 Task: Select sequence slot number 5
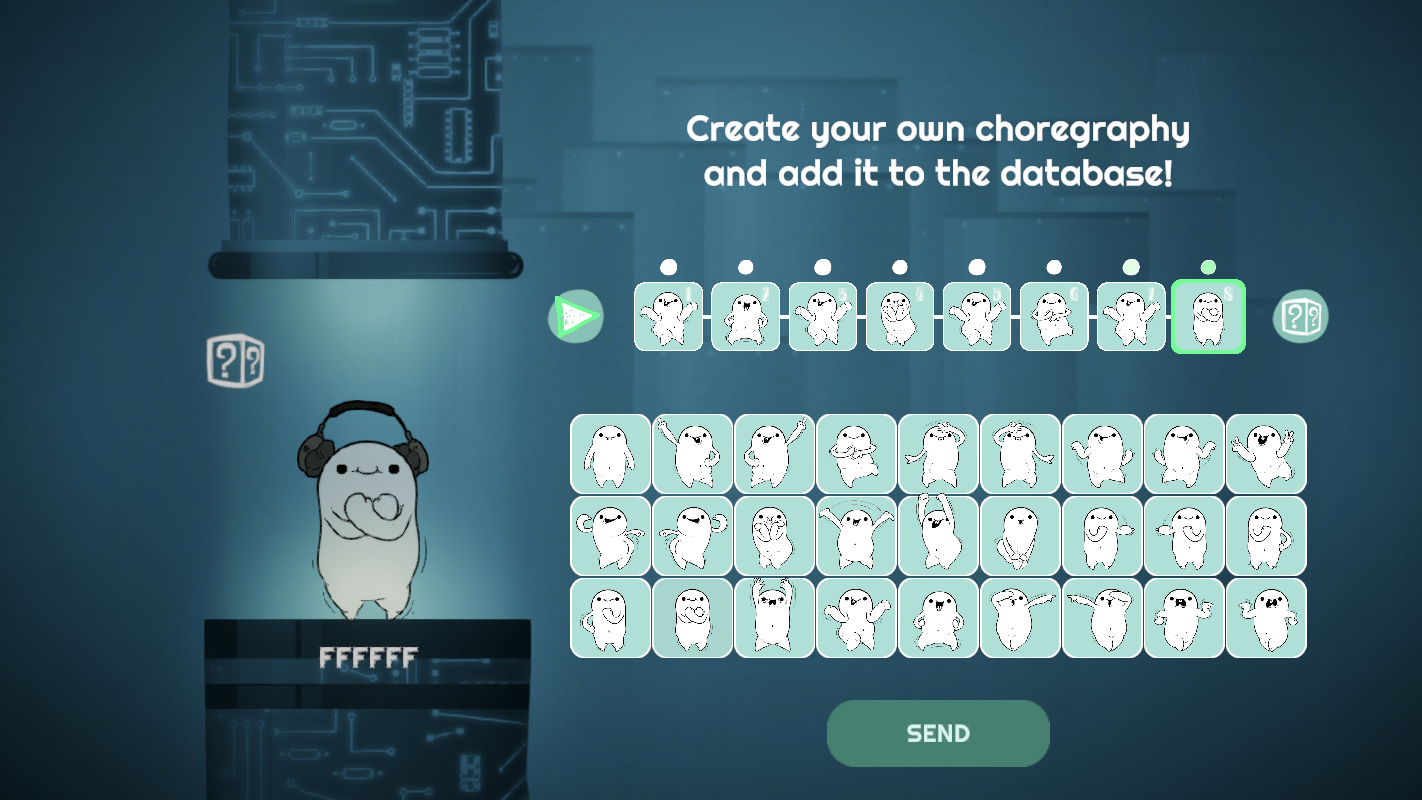(976, 316)
